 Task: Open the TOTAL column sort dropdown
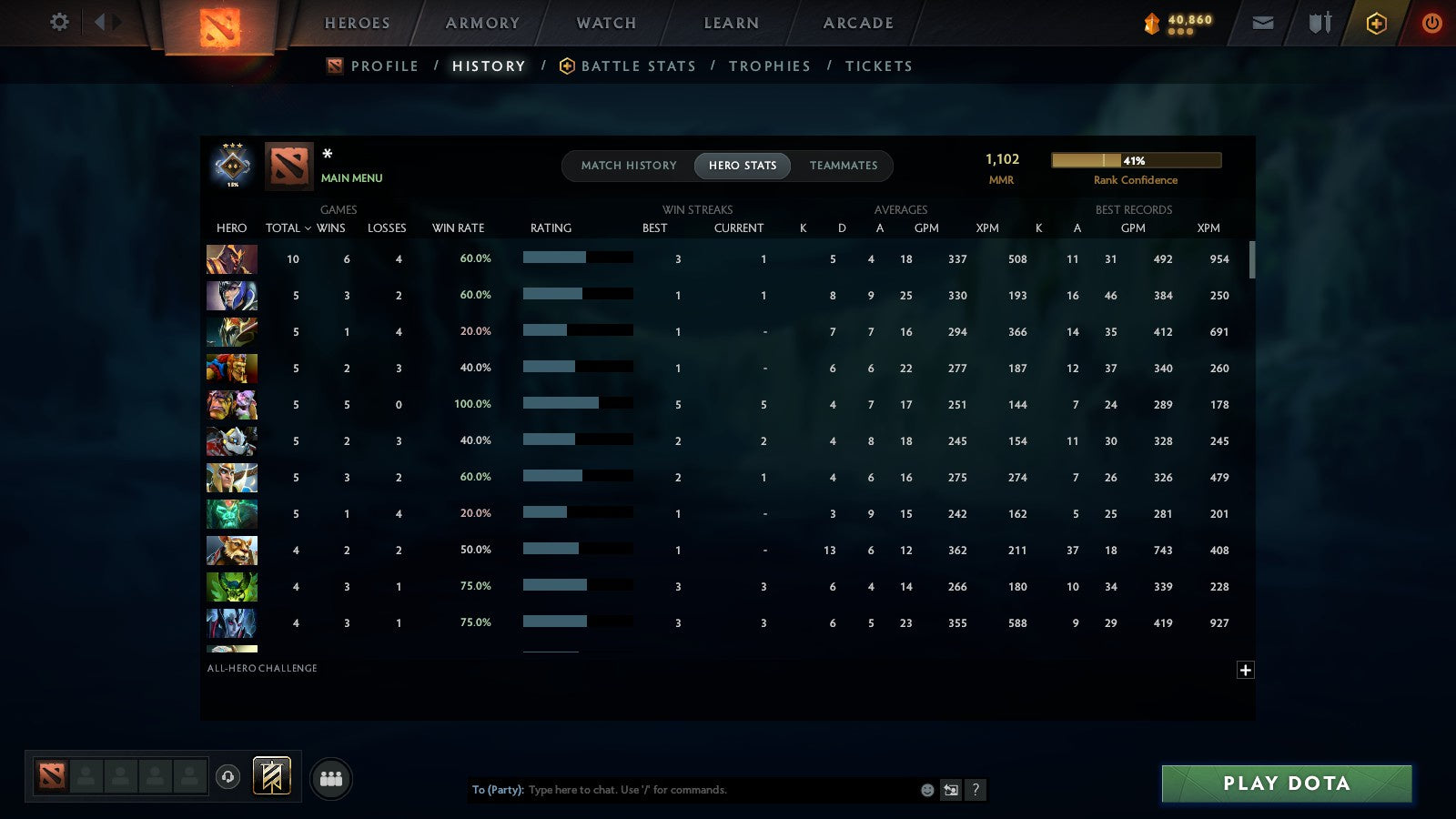click(x=288, y=228)
